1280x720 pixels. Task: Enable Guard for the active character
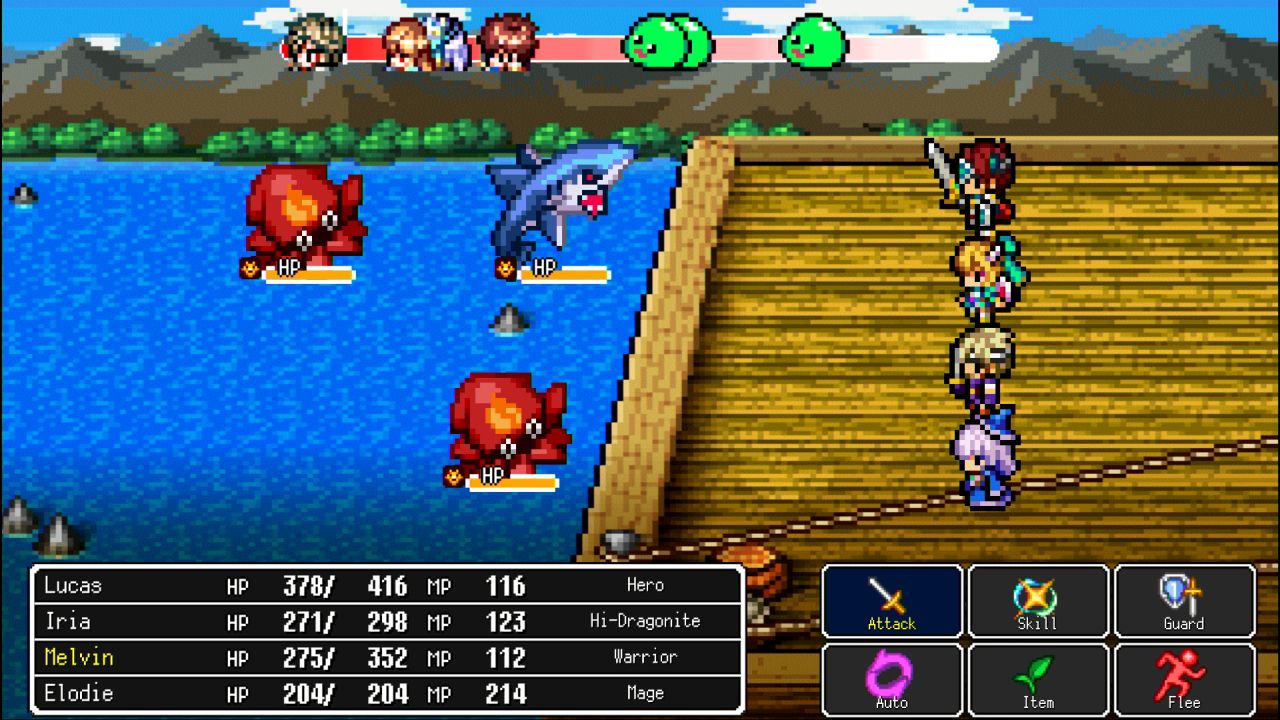1183,600
